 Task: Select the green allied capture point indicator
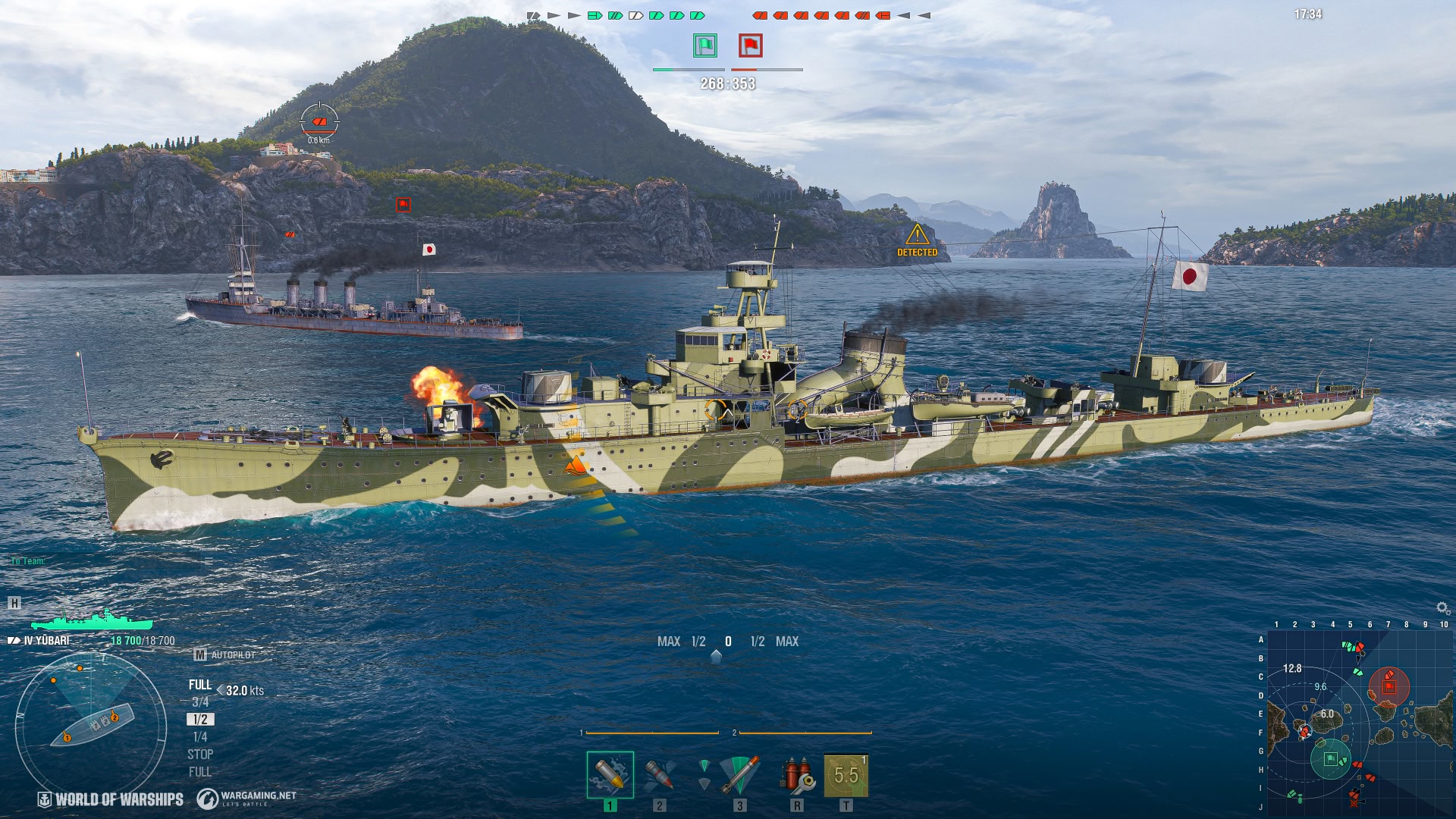pos(705,45)
